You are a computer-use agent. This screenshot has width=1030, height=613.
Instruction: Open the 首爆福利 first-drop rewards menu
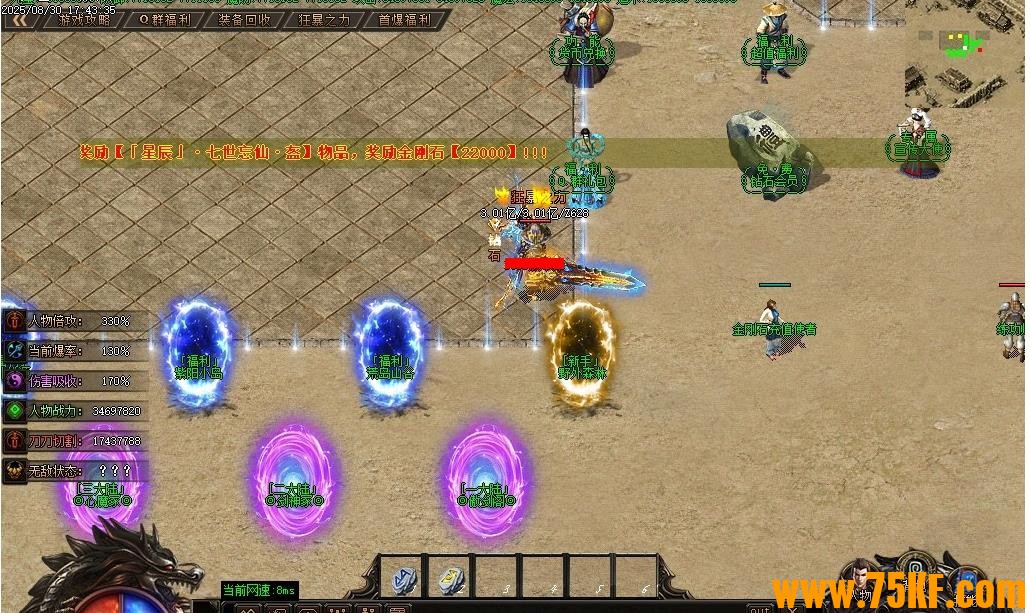[x=404, y=19]
